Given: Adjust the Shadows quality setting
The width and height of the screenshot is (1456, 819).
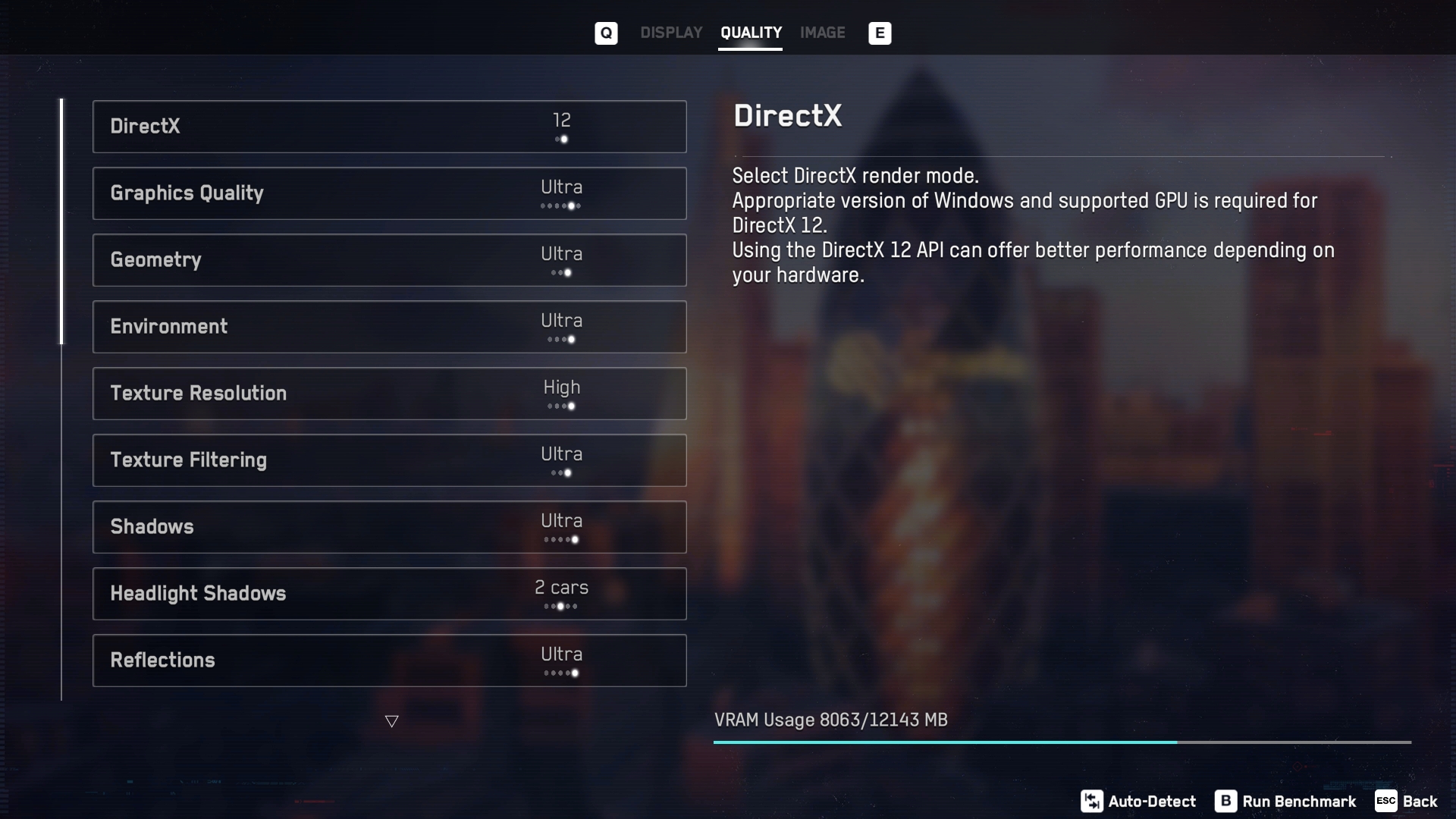Looking at the screenshot, I should [389, 527].
